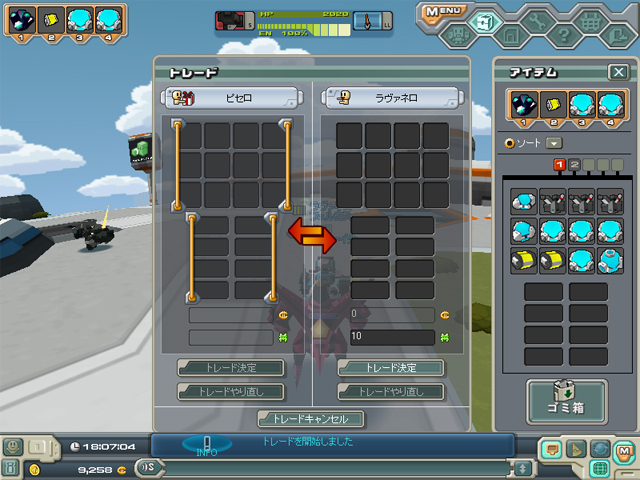Click the INFO message icon
This screenshot has height=480, width=640.
click(207, 444)
